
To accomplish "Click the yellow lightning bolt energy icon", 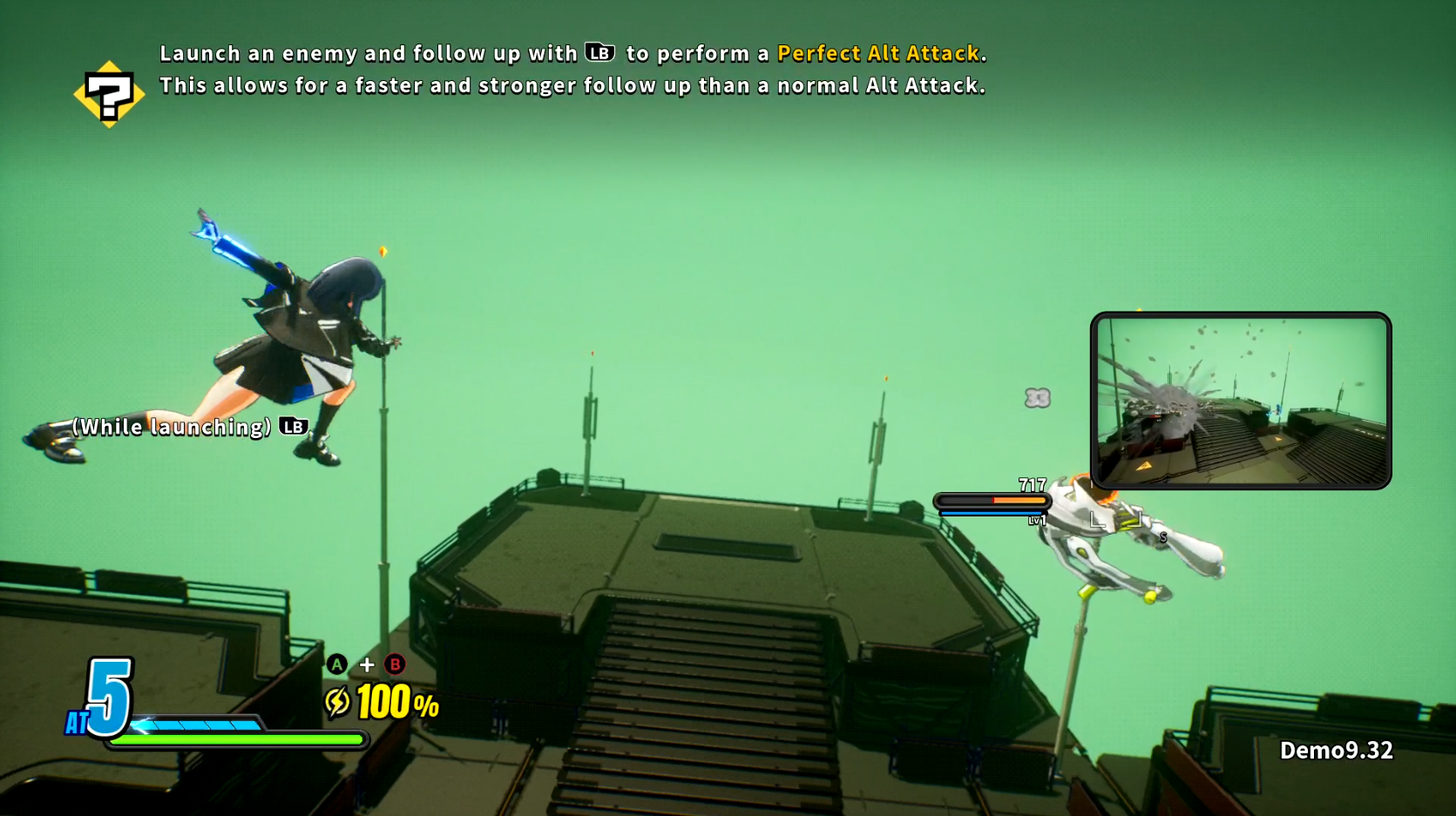I will pos(337,702).
